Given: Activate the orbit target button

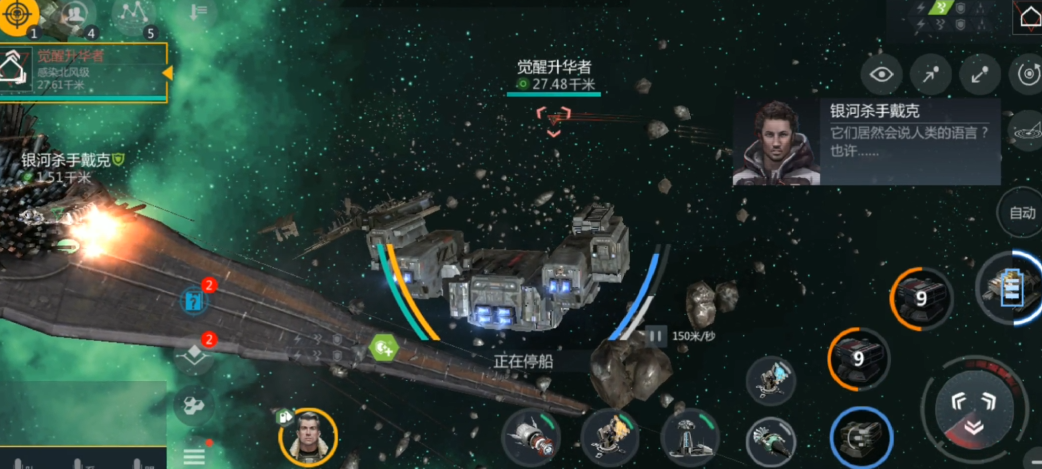Looking at the screenshot, I should coord(1027,73).
